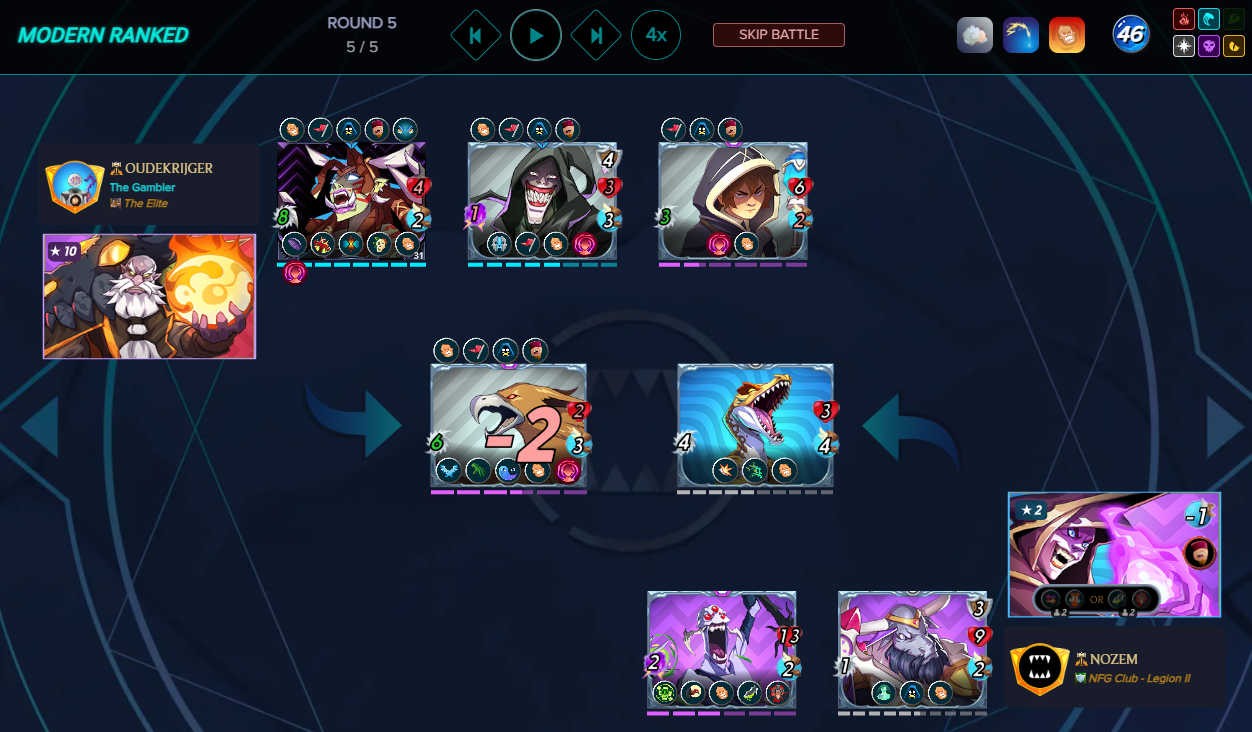Select the cloud ruleset icon

coord(975,35)
